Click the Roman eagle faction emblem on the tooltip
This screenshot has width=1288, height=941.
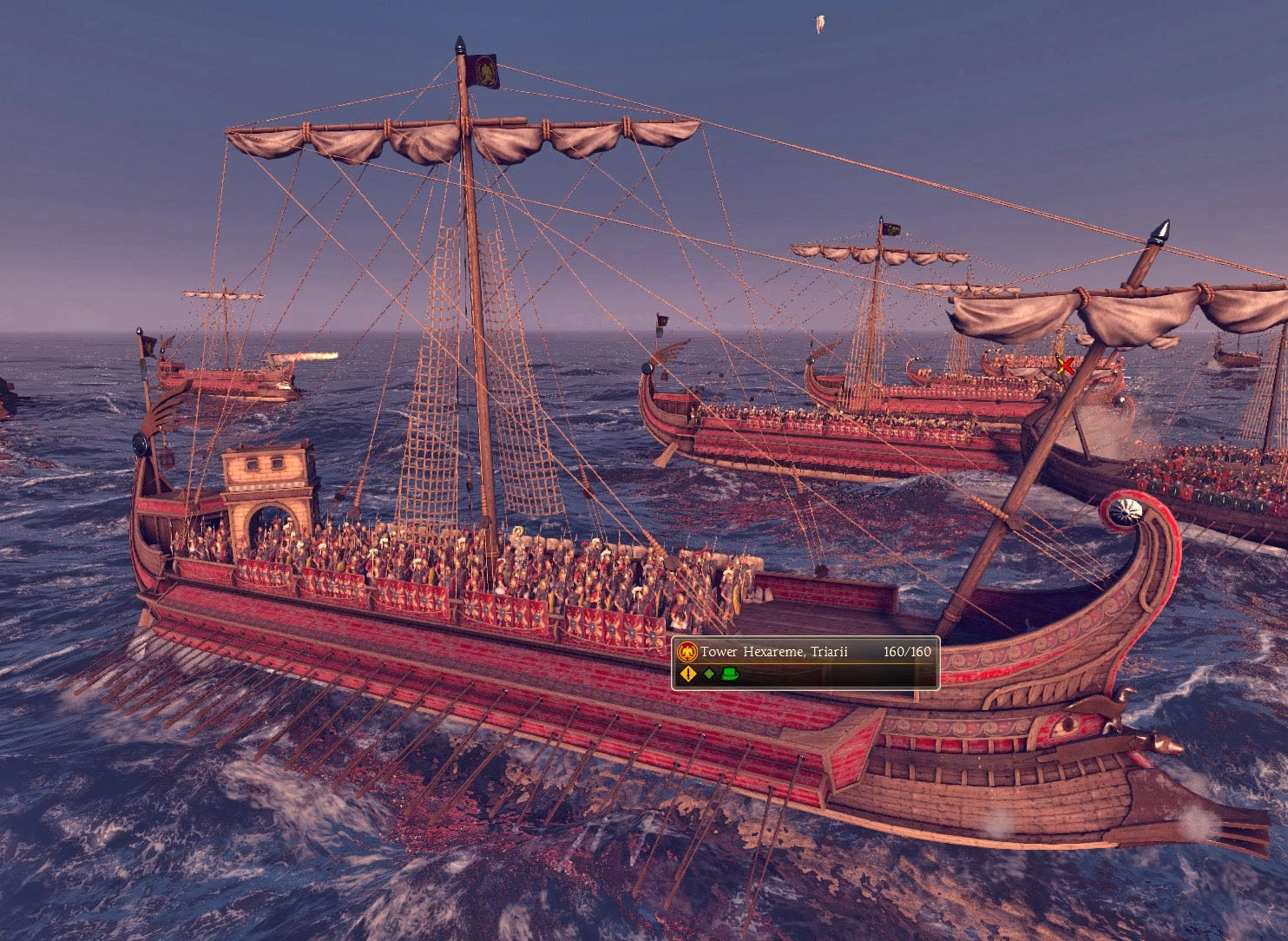[x=687, y=649]
